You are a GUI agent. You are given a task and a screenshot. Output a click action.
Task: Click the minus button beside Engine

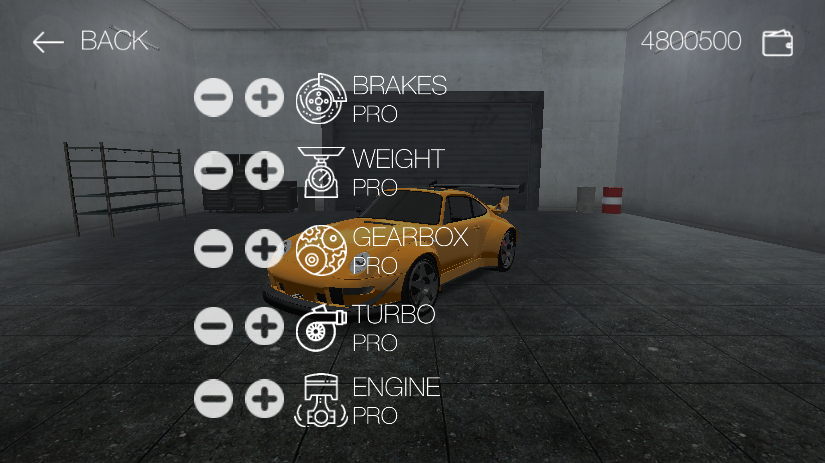(213, 399)
